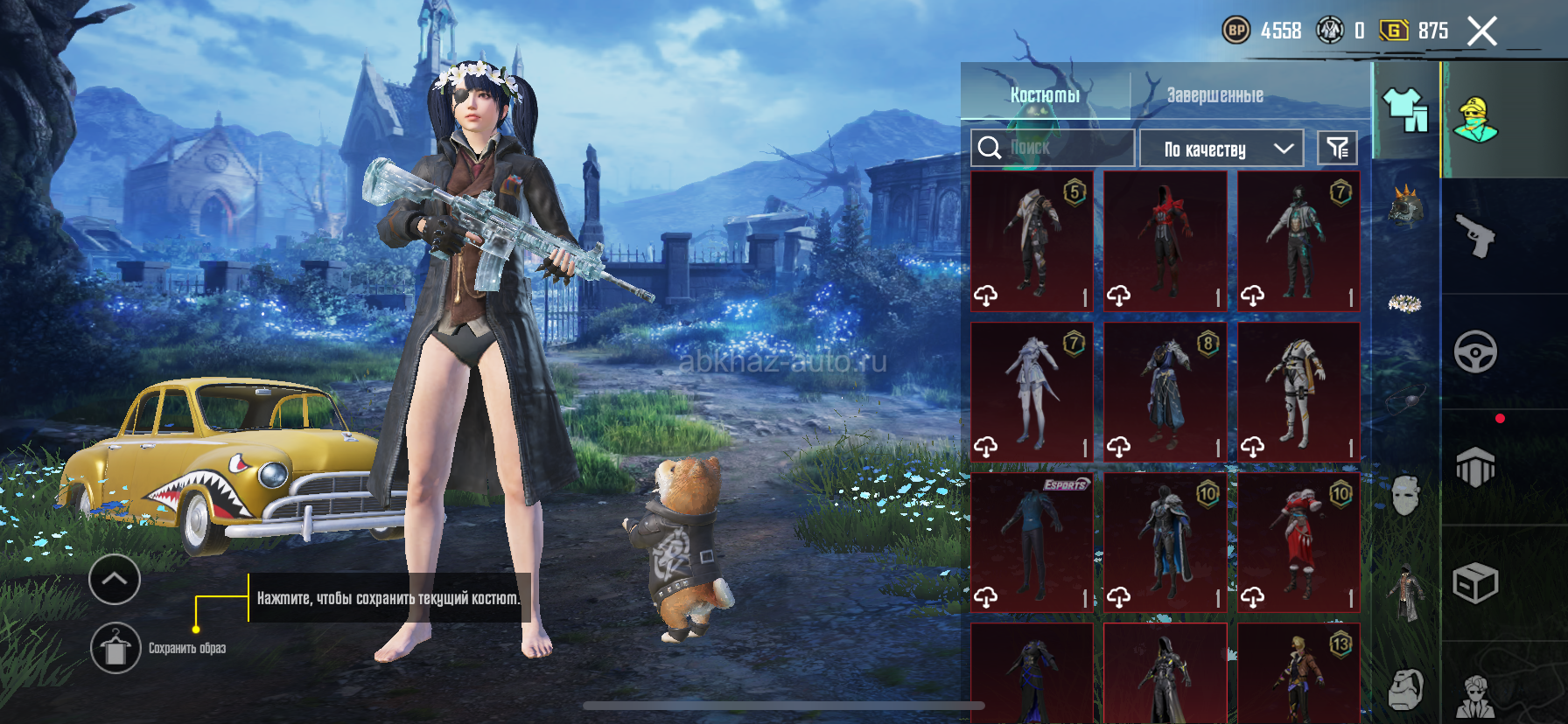
Task: Open the costume filter funnel button
Action: (x=1337, y=148)
